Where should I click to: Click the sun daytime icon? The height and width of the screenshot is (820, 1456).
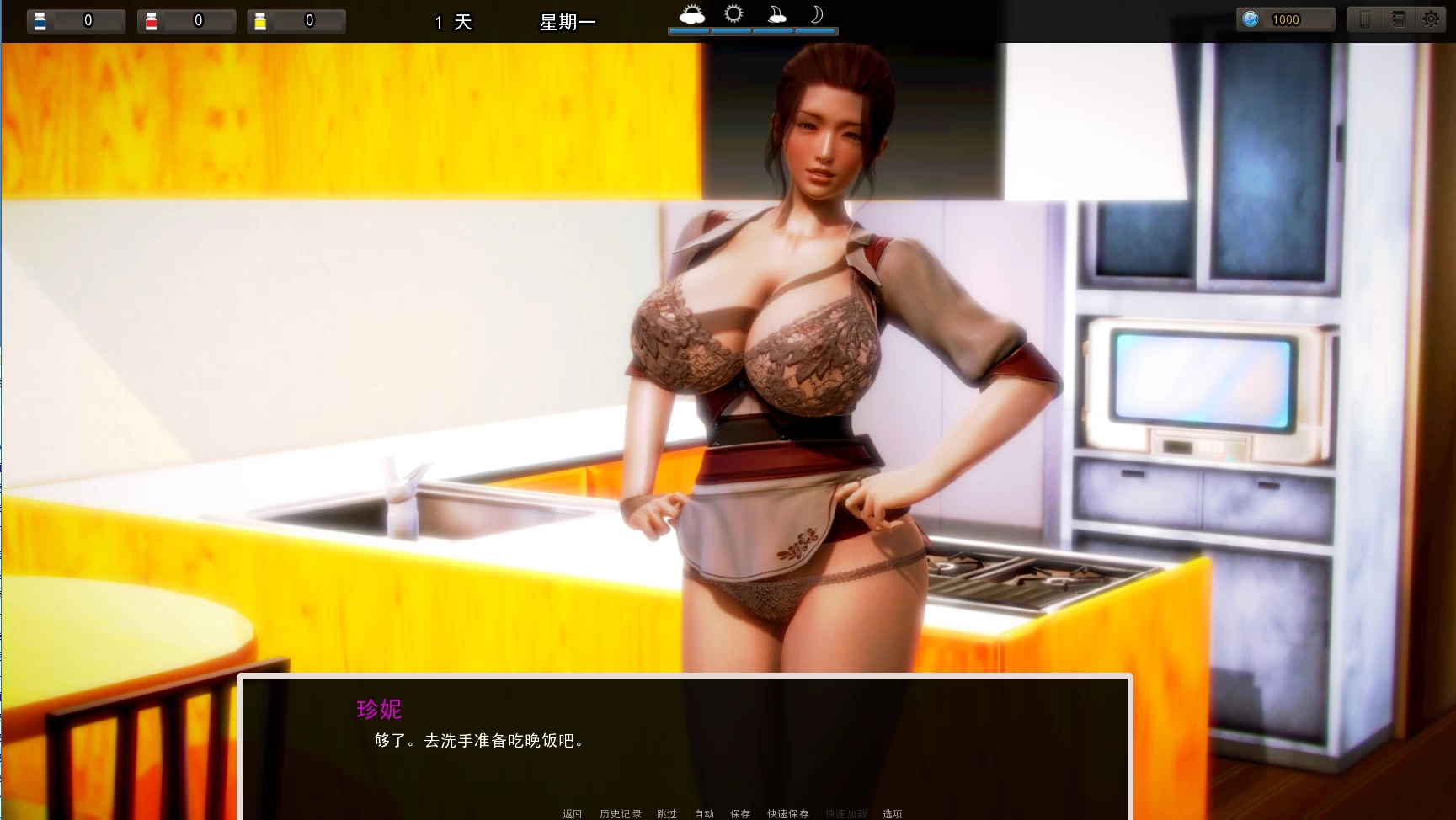pos(732,13)
